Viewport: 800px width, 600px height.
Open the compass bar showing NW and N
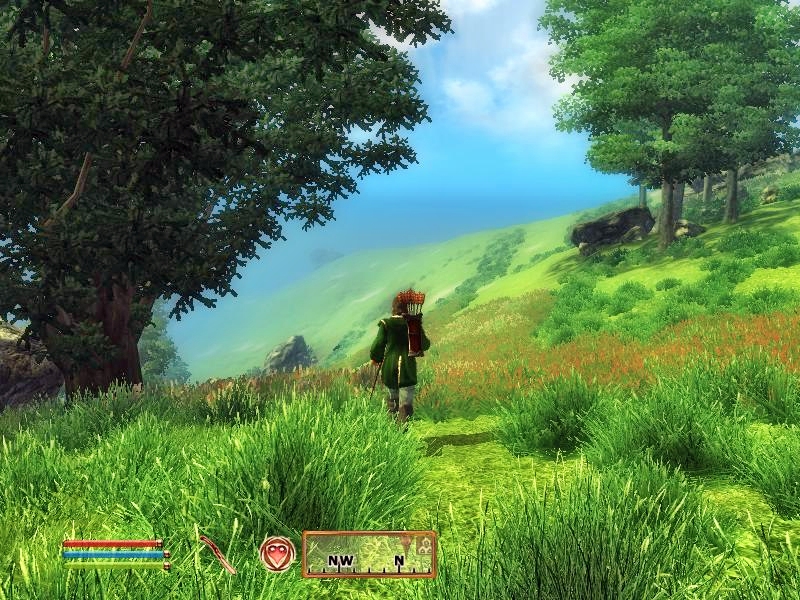coord(369,555)
